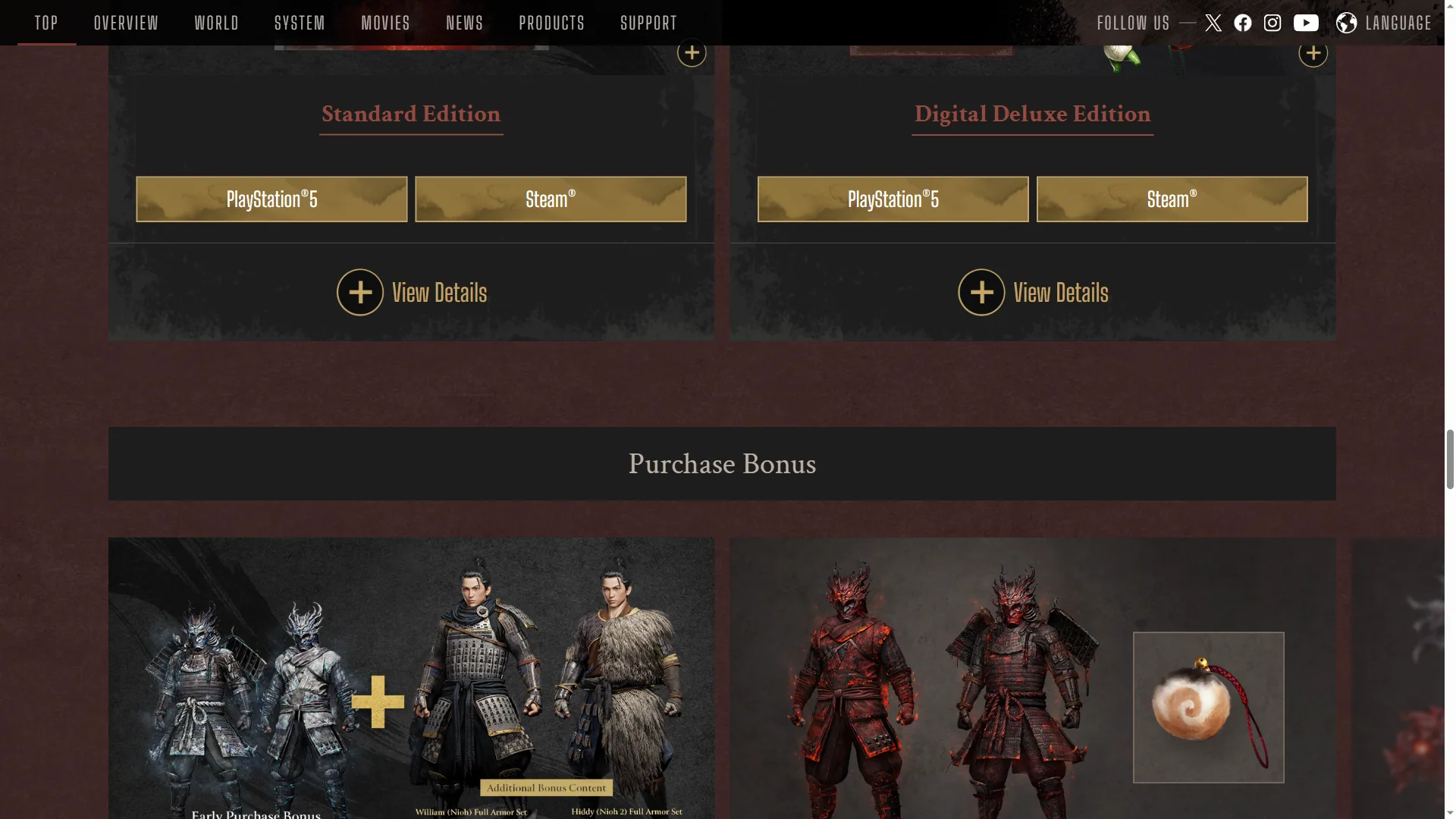Viewport: 1456px width, 819px height.
Task: Select PRODUCTS in the navigation bar
Action: tap(551, 23)
